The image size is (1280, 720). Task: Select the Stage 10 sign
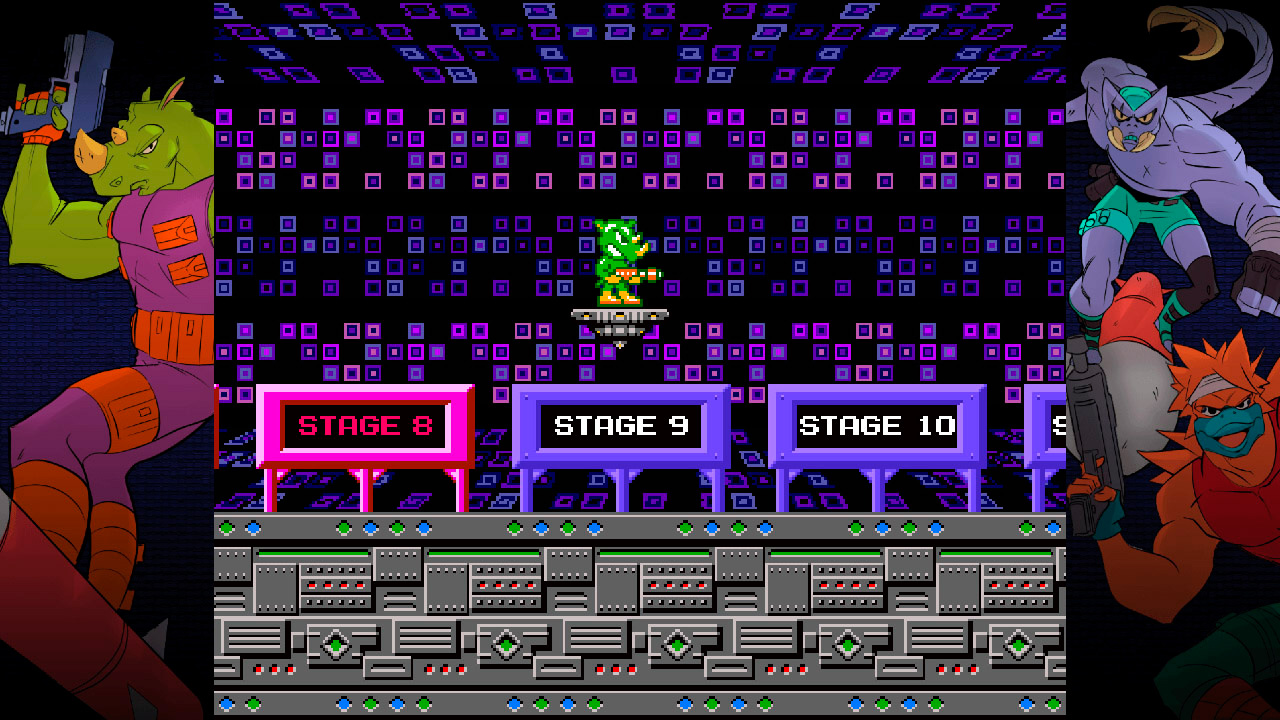(878, 425)
